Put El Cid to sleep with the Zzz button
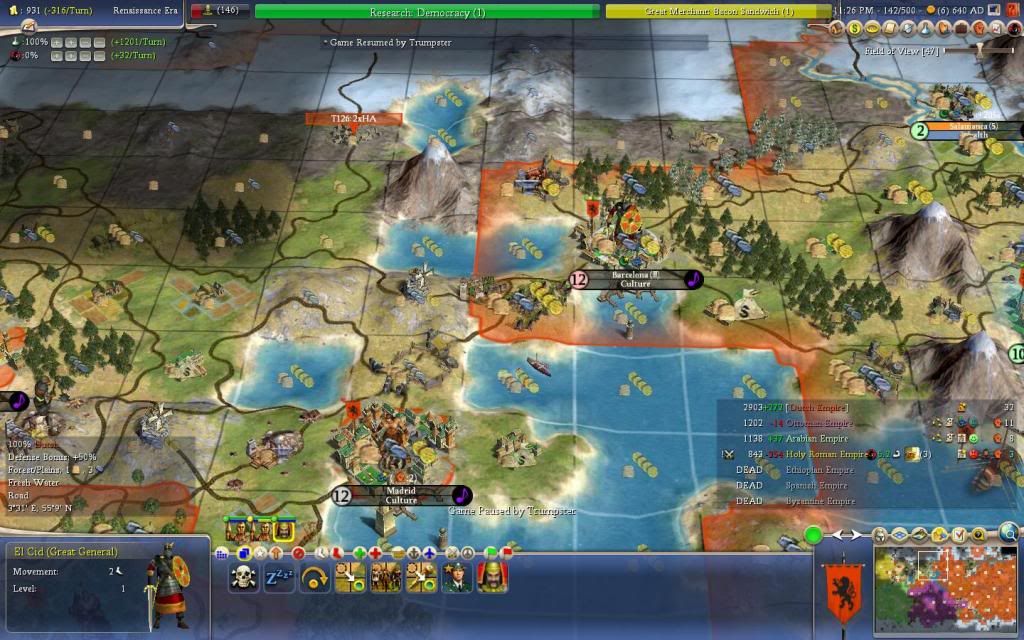Screen dimensions: 1024x640 (x=279, y=578)
